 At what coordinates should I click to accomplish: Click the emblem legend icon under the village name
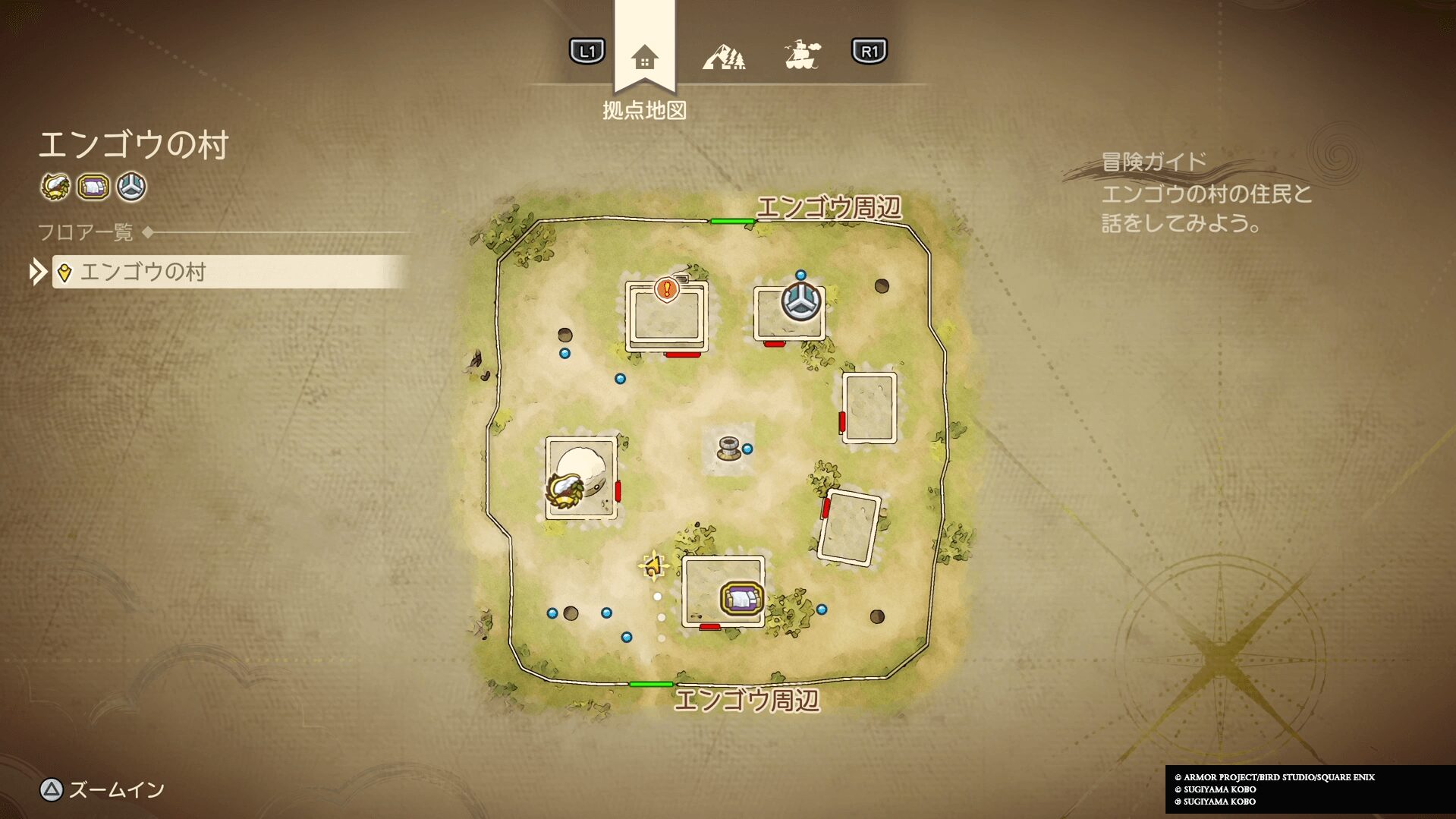pos(132,187)
